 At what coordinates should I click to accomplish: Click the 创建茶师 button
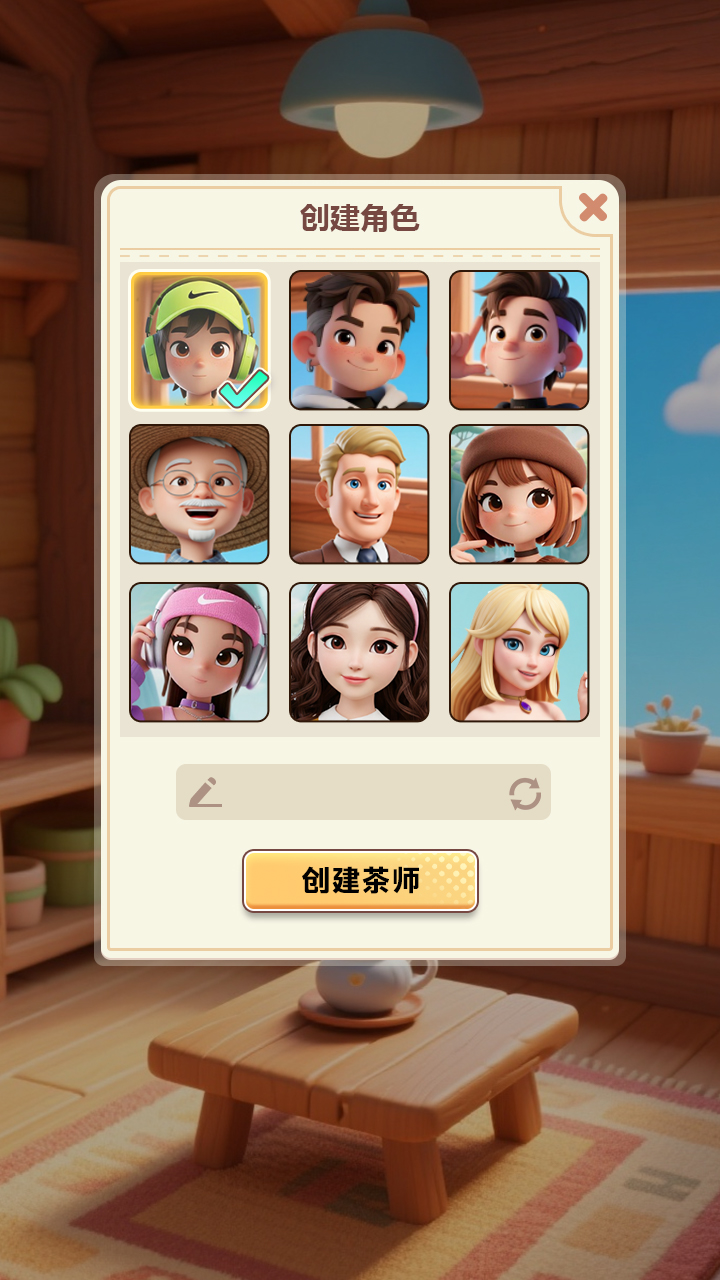pyautogui.click(x=360, y=881)
